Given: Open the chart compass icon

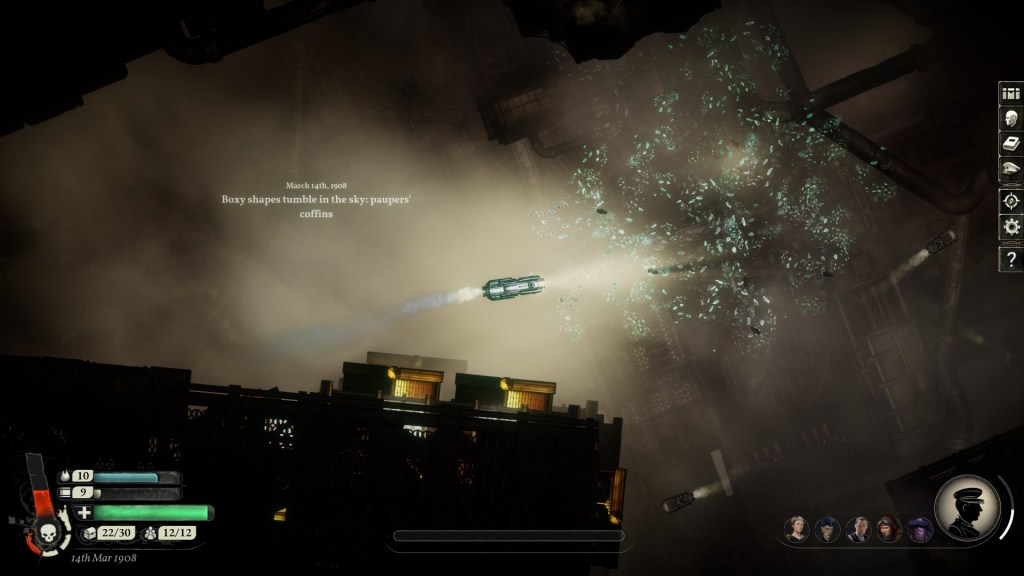Looking at the screenshot, I should [1010, 199].
